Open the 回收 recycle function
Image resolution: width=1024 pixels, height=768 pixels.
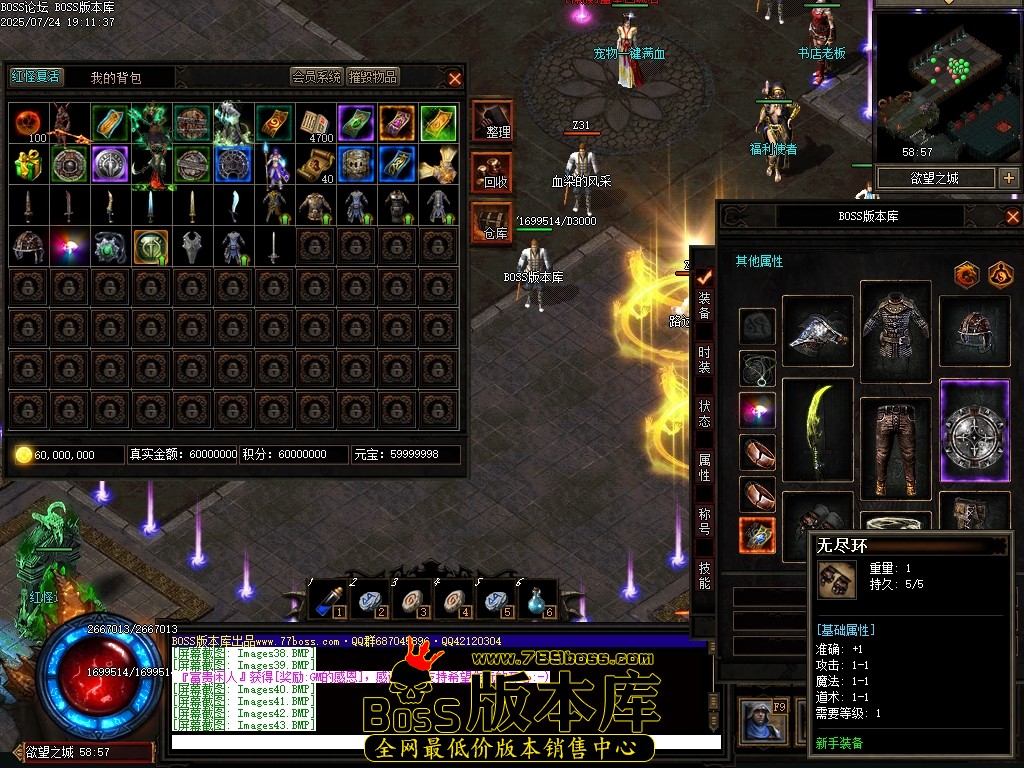(x=492, y=172)
